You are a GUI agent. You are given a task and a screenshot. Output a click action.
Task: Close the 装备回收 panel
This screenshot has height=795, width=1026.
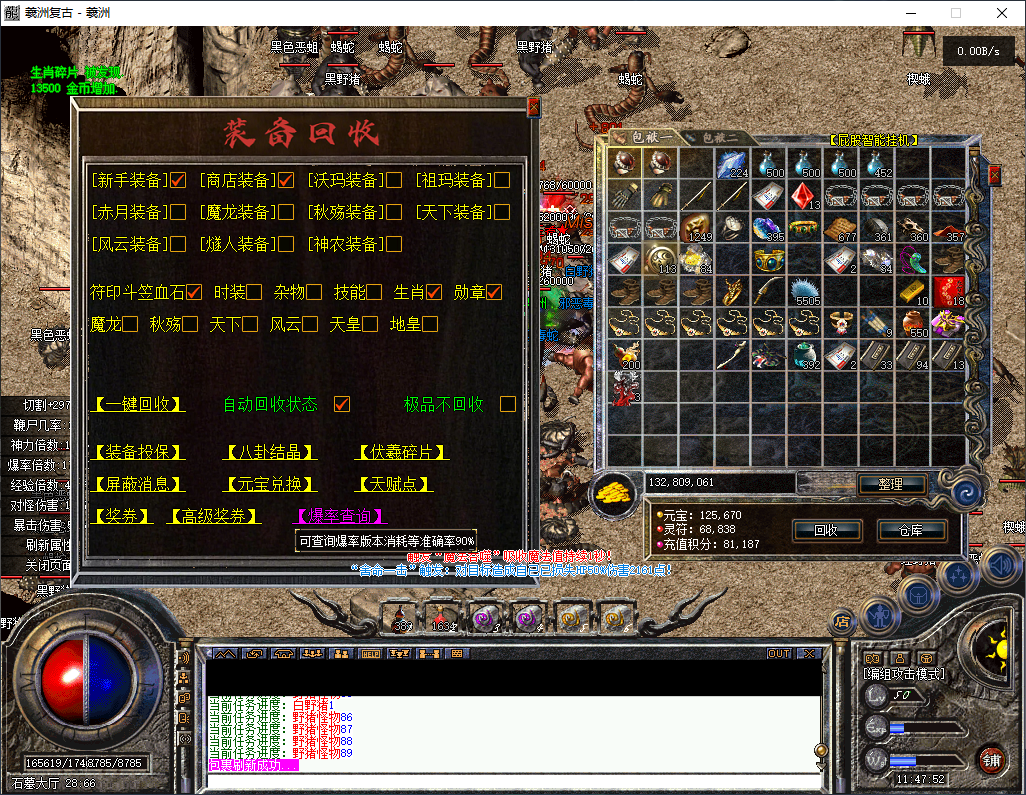pos(534,106)
